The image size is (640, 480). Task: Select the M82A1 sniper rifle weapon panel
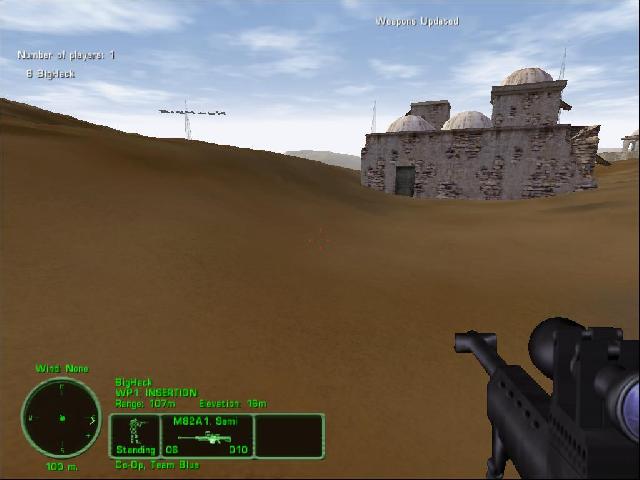point(207,436)
